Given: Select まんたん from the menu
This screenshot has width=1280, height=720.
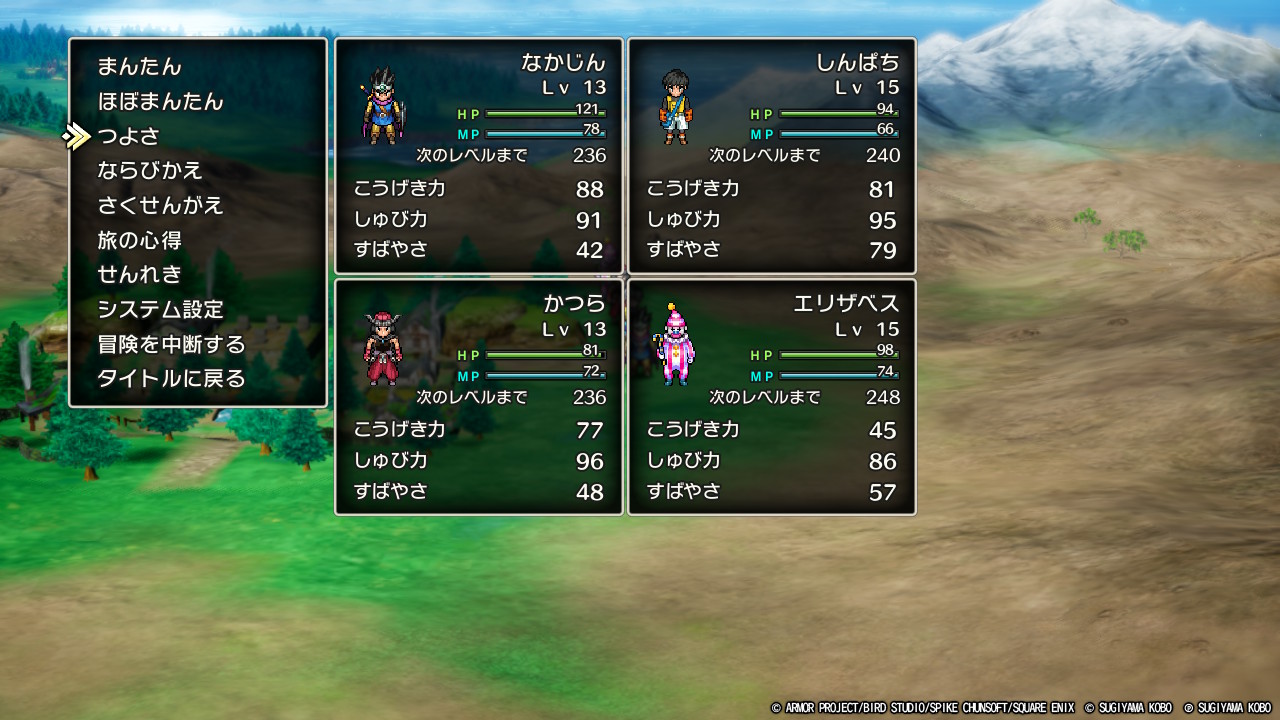Looking at the screenshot, I should click(140, 67).
